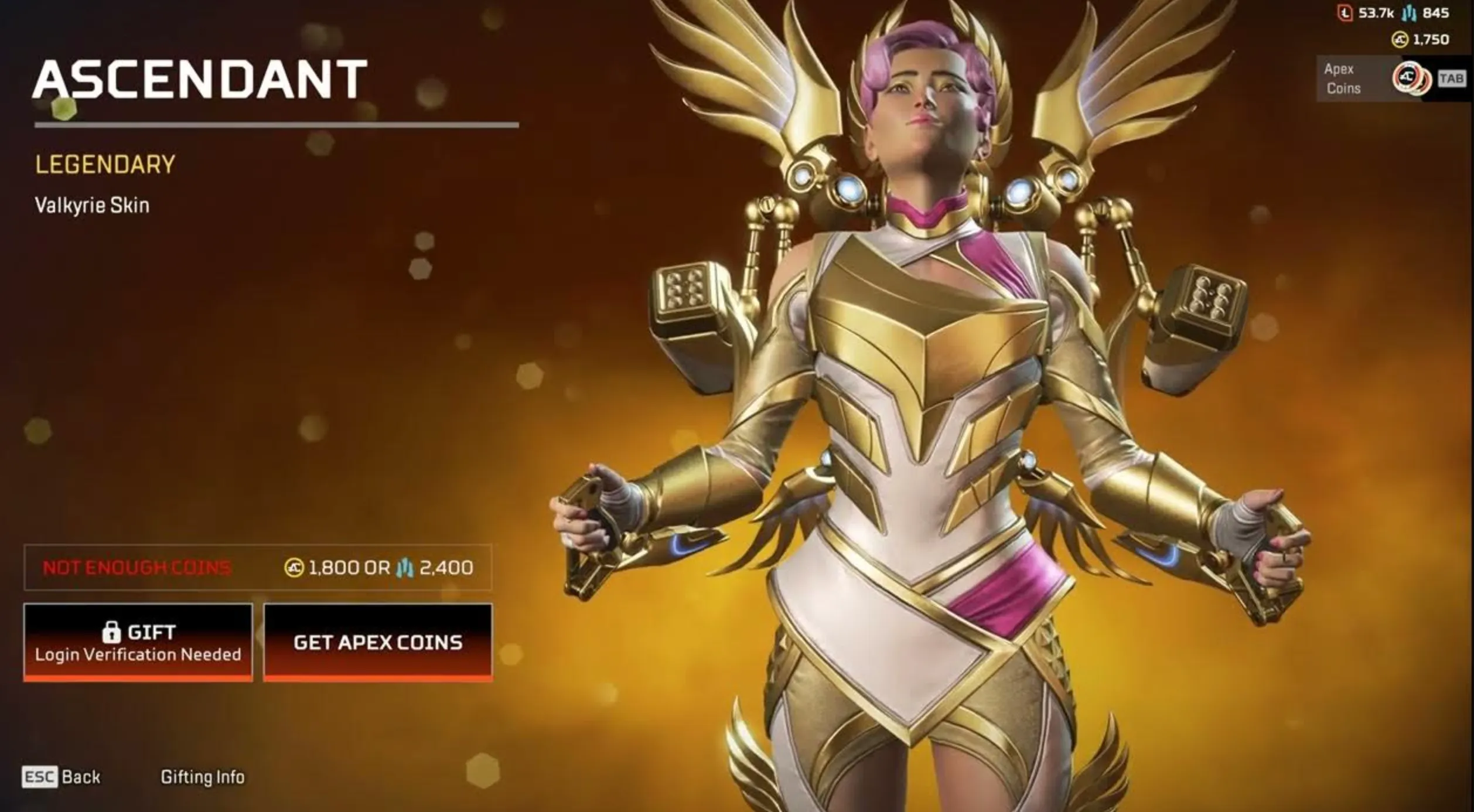Open Gifting Info at the bottom
Viewport: 1474px width, 812px height.
[203, 776]
